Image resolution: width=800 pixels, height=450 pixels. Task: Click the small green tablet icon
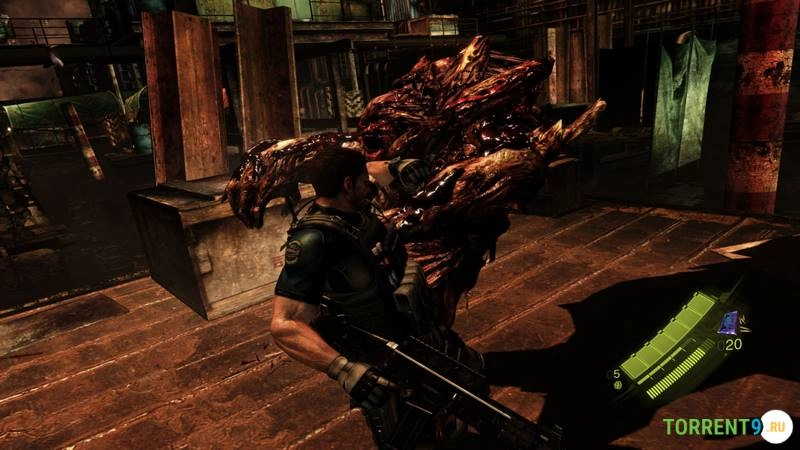tap(616, 385)
